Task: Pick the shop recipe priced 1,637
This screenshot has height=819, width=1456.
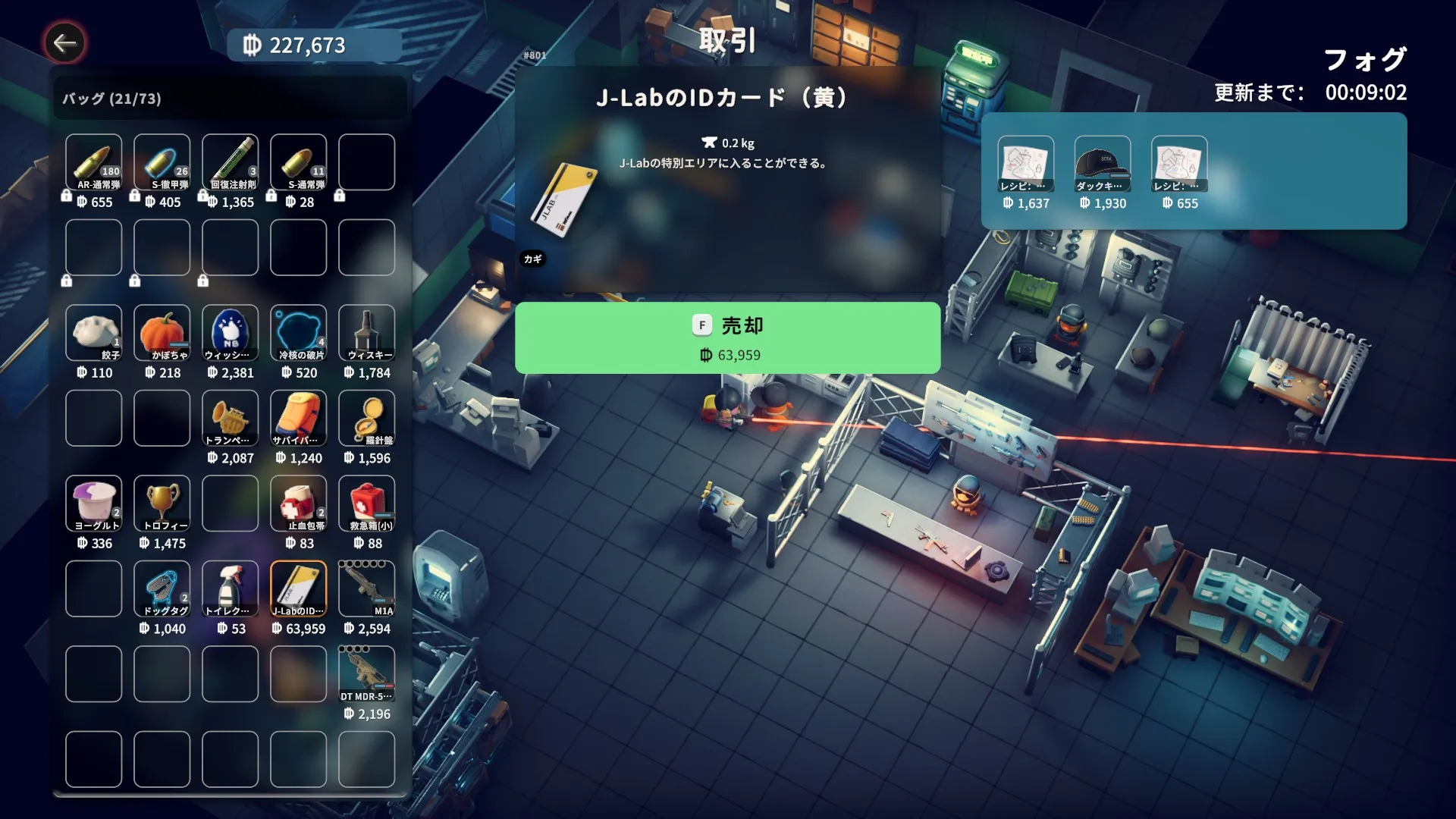Action: (1026, 164)
